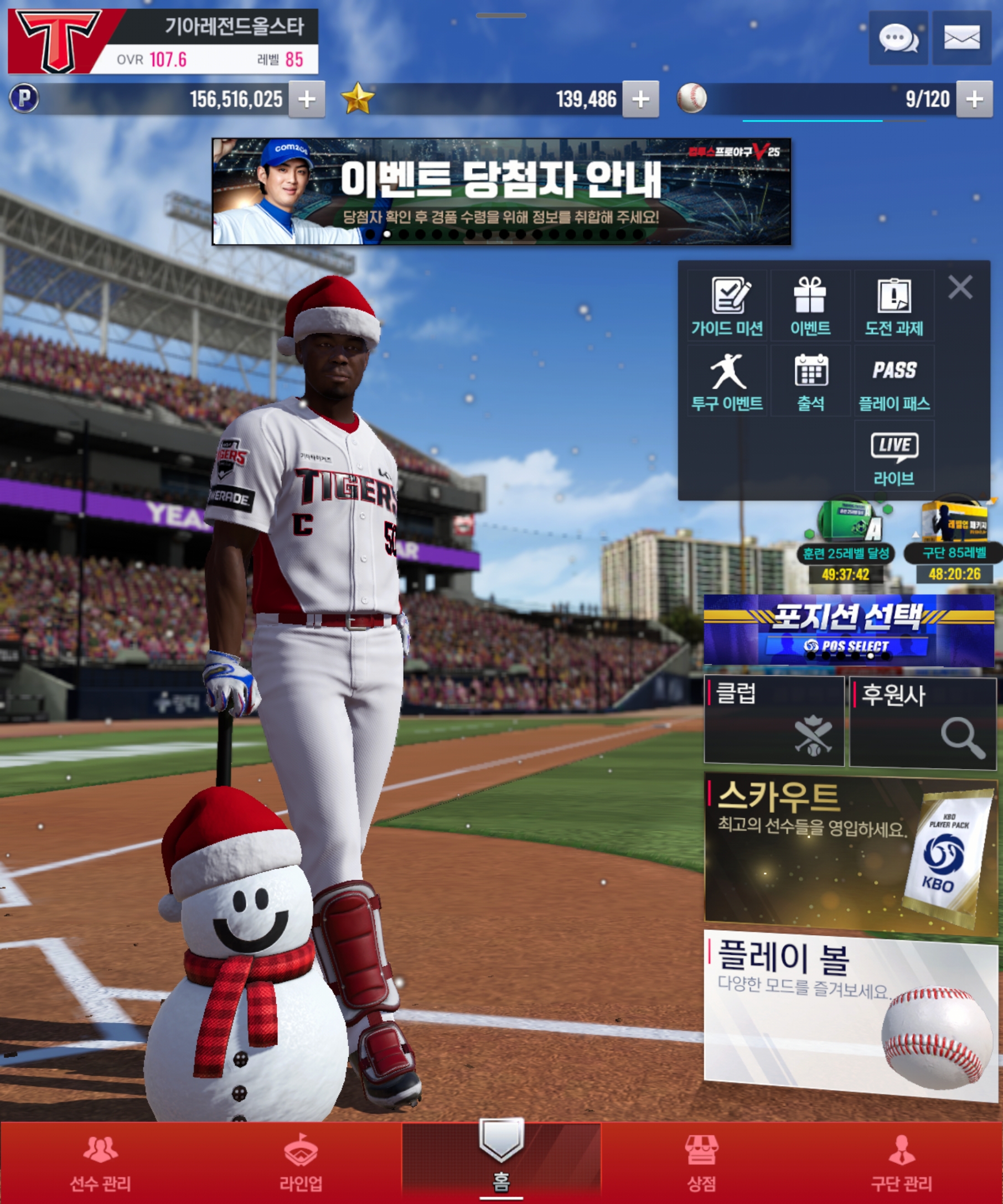Add more stars with the star plus button

pyautogui.click(x=640, y=100)
